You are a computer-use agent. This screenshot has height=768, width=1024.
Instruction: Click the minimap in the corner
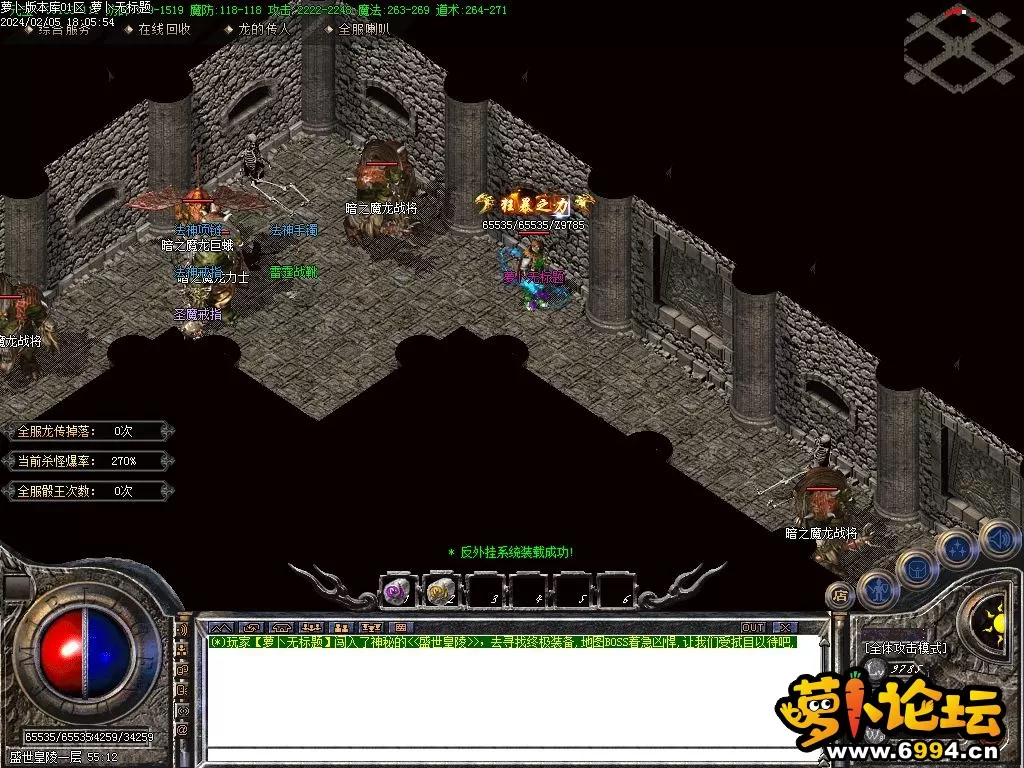(958, 47)
